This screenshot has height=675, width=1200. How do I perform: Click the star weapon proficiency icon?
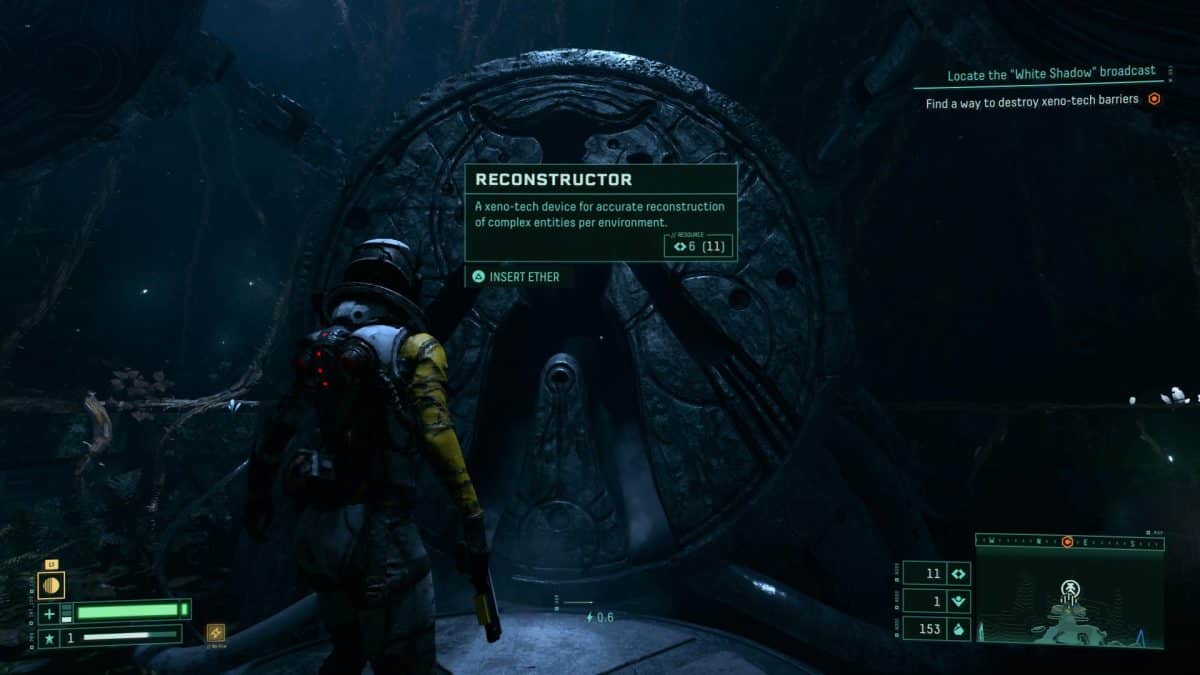click(x=49, y=635)
